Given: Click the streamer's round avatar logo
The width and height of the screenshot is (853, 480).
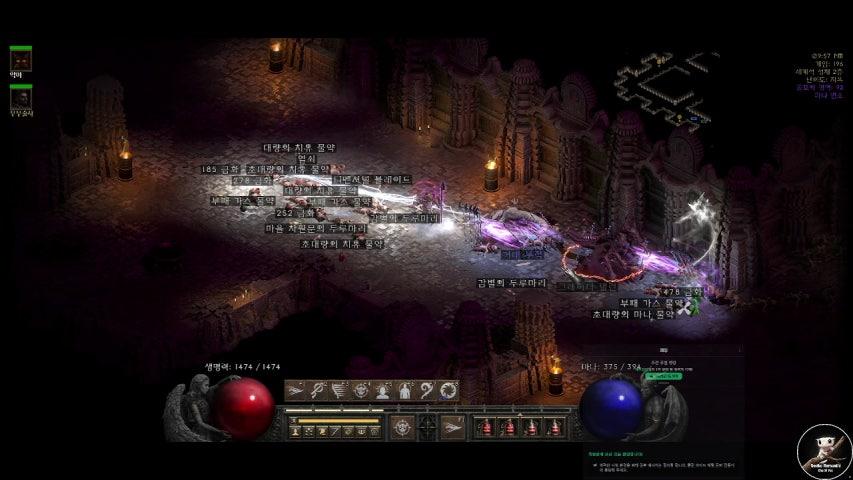Looking at the screenshot, I should pos(824,451).
